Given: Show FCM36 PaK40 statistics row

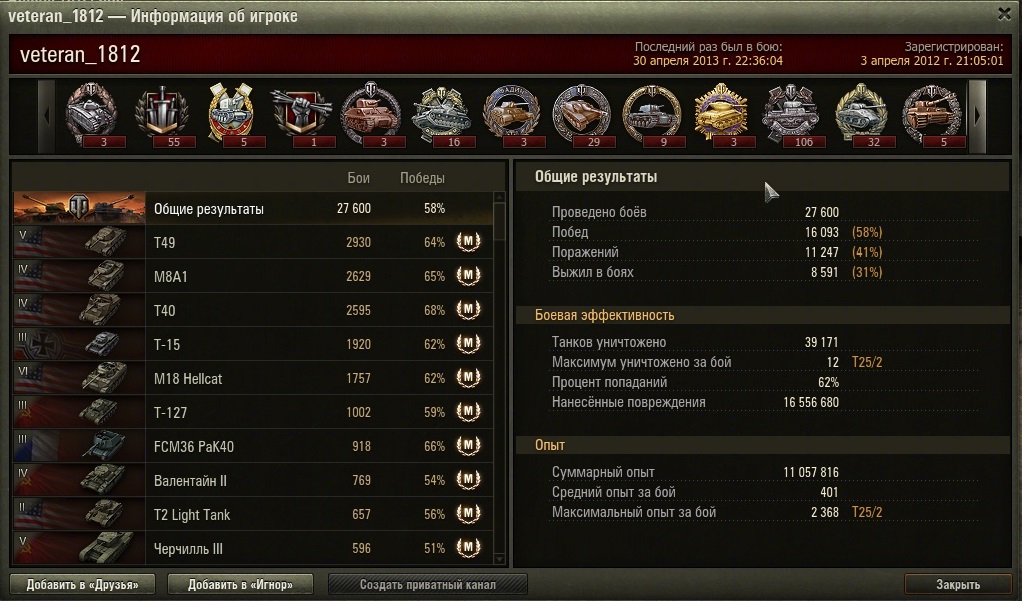Looking at the screenshot, I should pyautogui.click(x=253, y=447).
